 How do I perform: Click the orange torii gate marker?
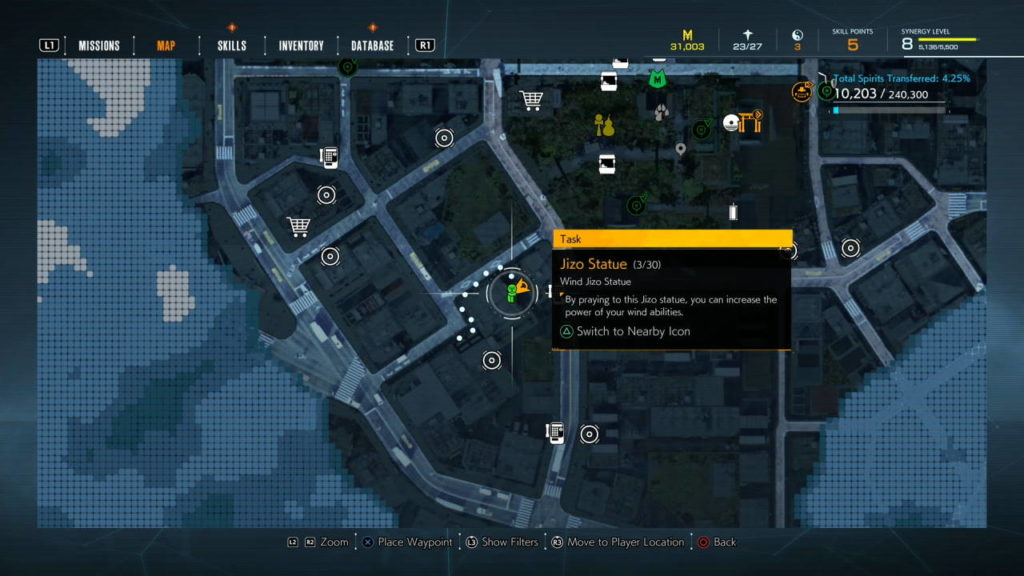coord(749,122)
